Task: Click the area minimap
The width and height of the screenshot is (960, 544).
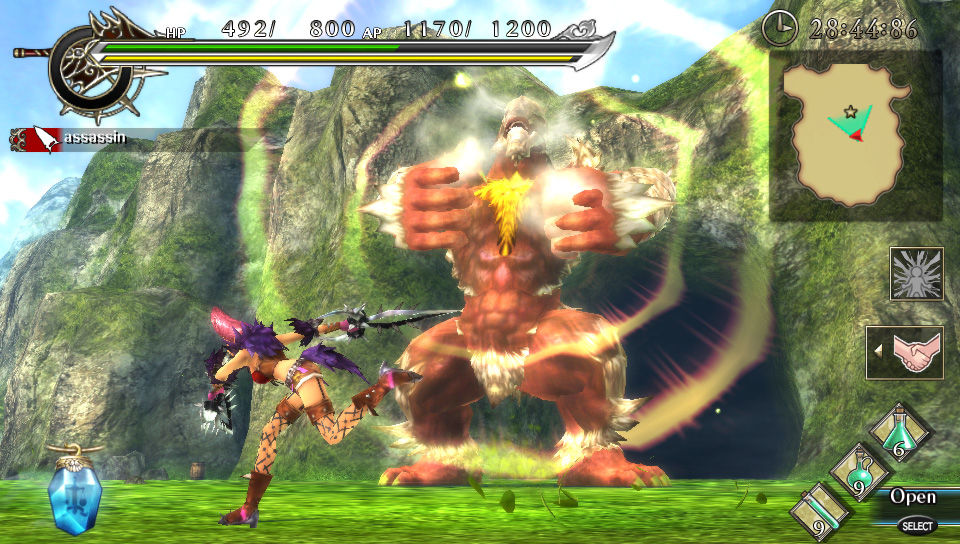Action: [855, 137]
